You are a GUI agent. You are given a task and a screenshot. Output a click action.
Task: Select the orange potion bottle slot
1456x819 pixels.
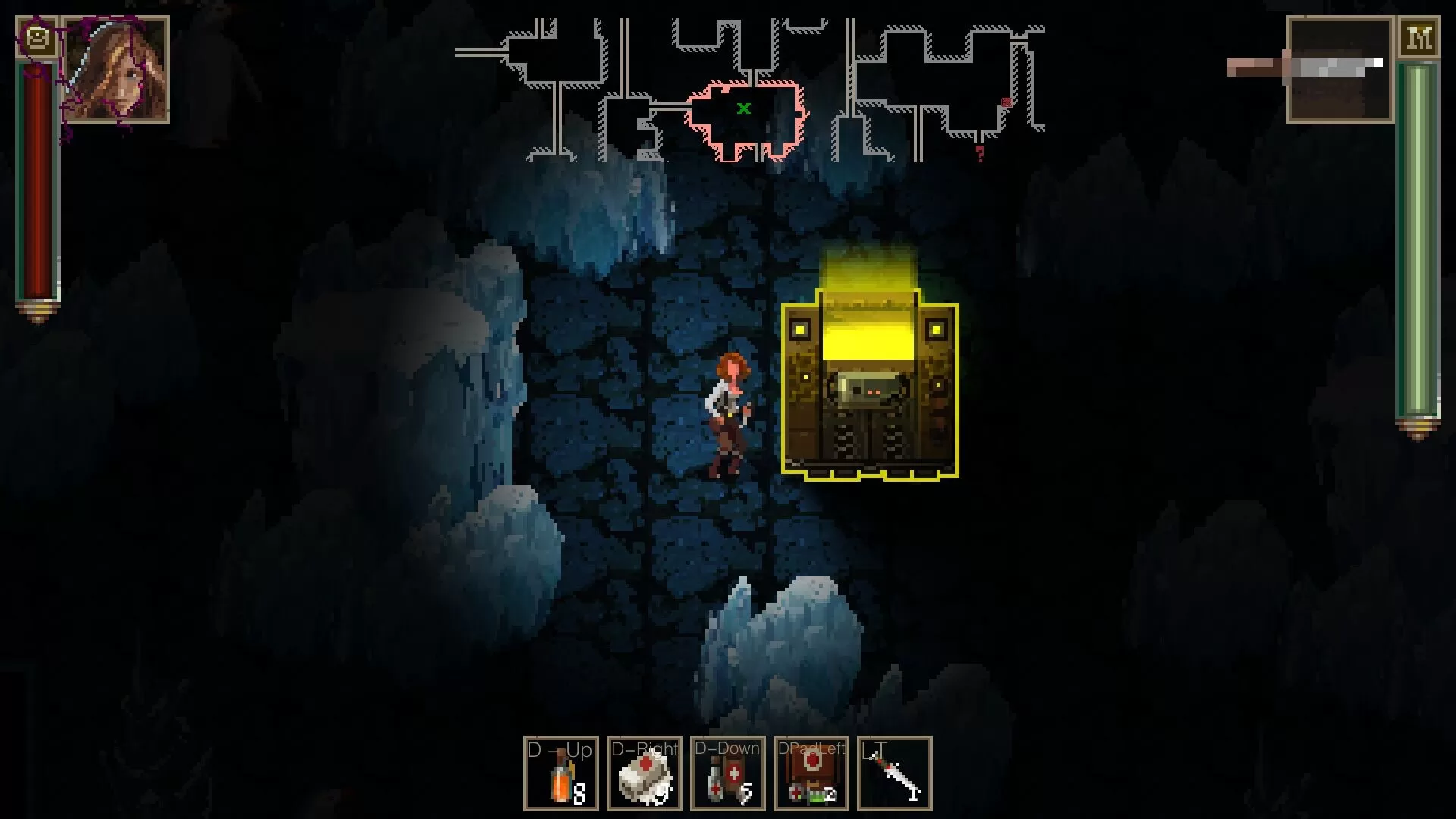pyautogui.click(x=561, y=773)
